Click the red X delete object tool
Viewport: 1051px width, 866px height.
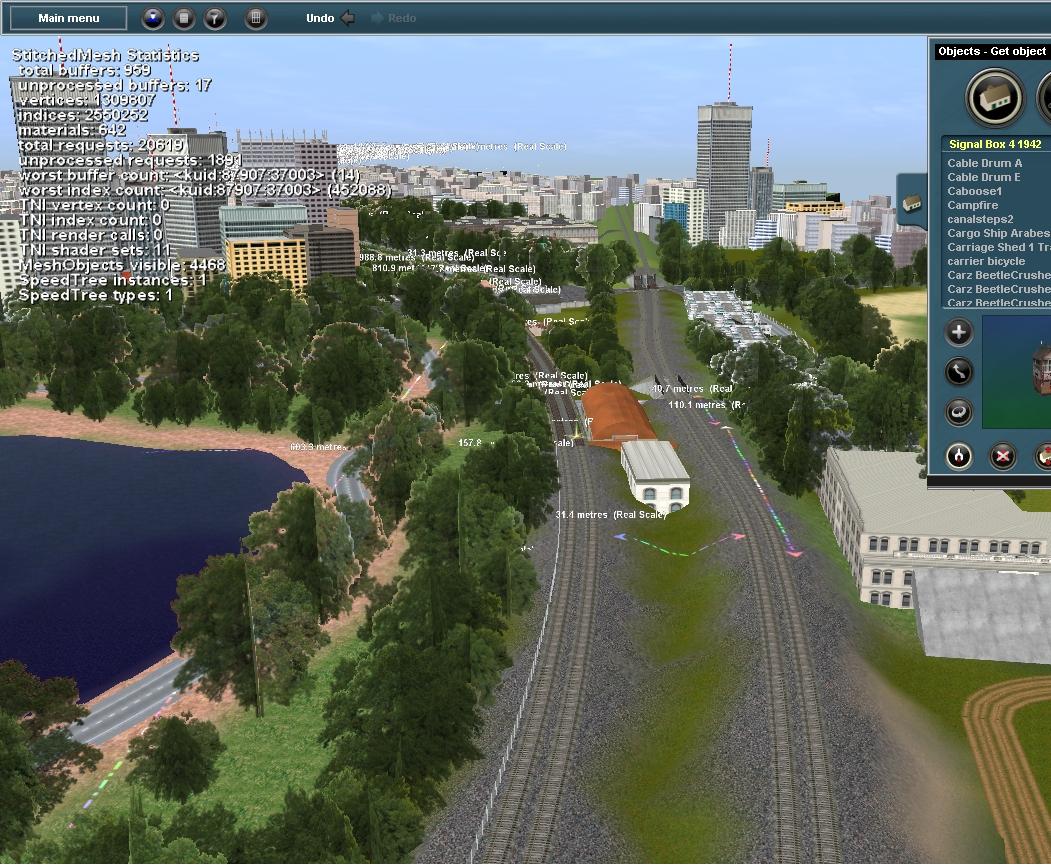click(x=1003, y=456)
